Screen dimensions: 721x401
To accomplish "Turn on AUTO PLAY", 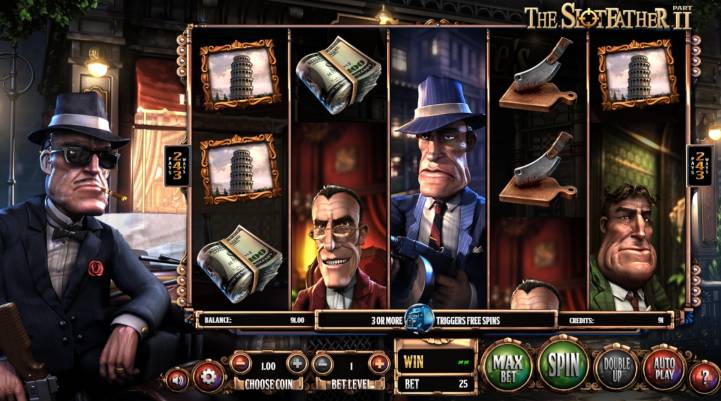I will [662, 367].
